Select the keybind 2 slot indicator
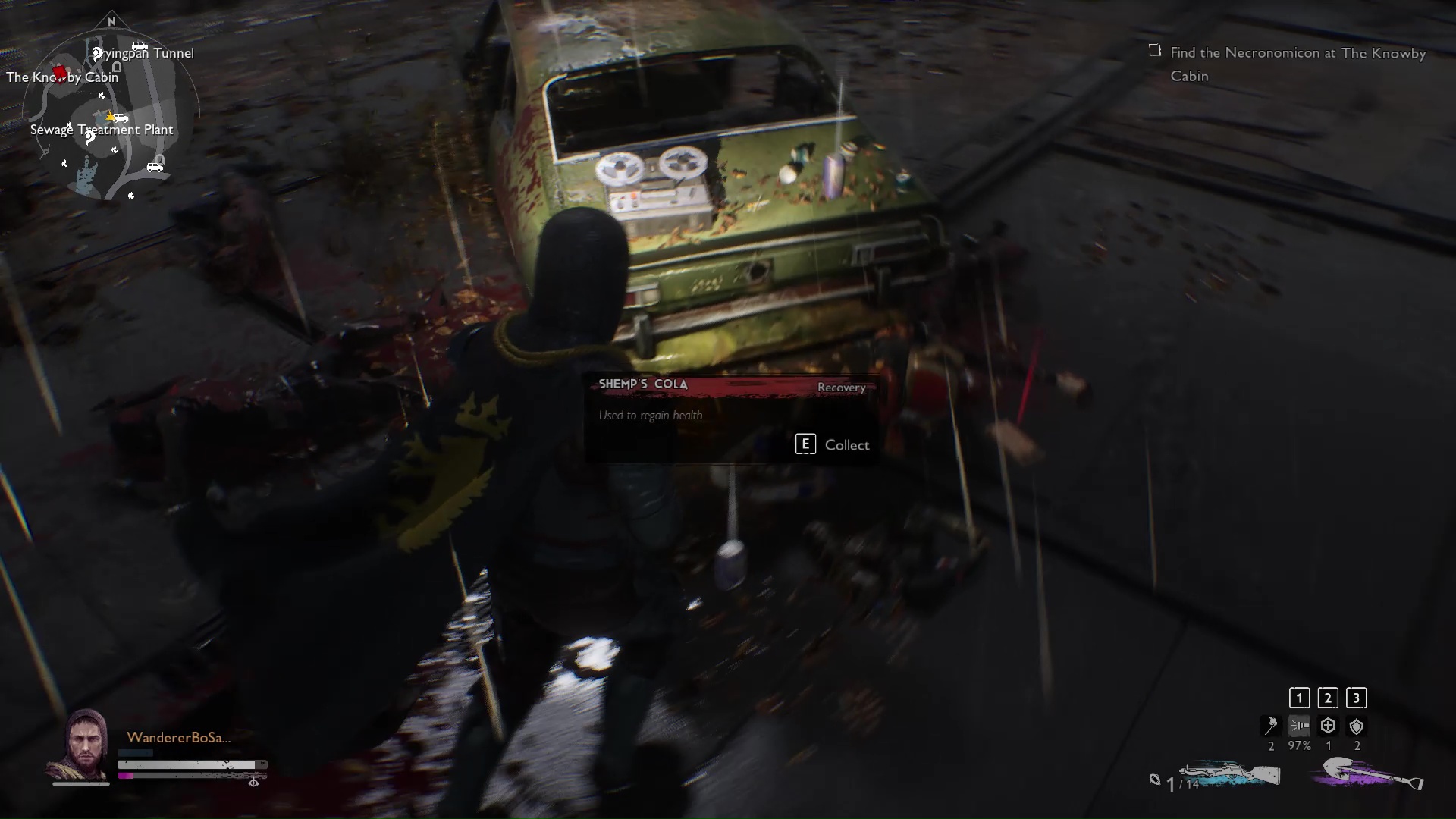This screenshot has height=819, width=1456. tap(1328, 698)
